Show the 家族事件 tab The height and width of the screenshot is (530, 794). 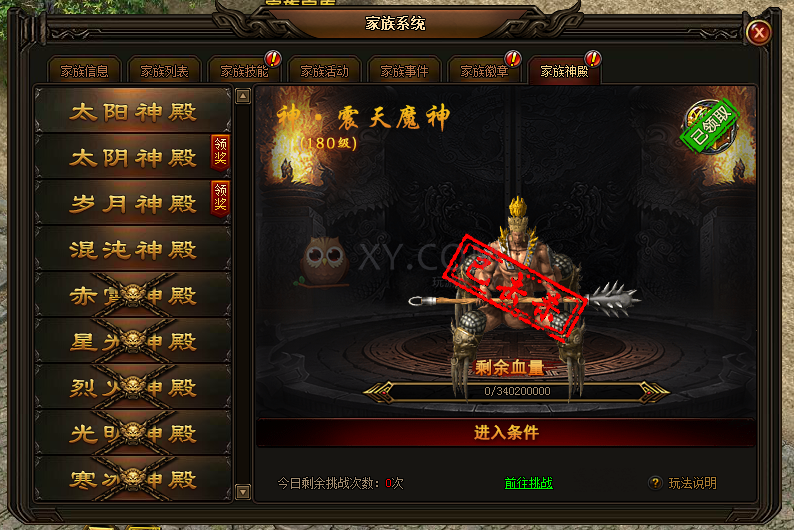coord(404,71)
